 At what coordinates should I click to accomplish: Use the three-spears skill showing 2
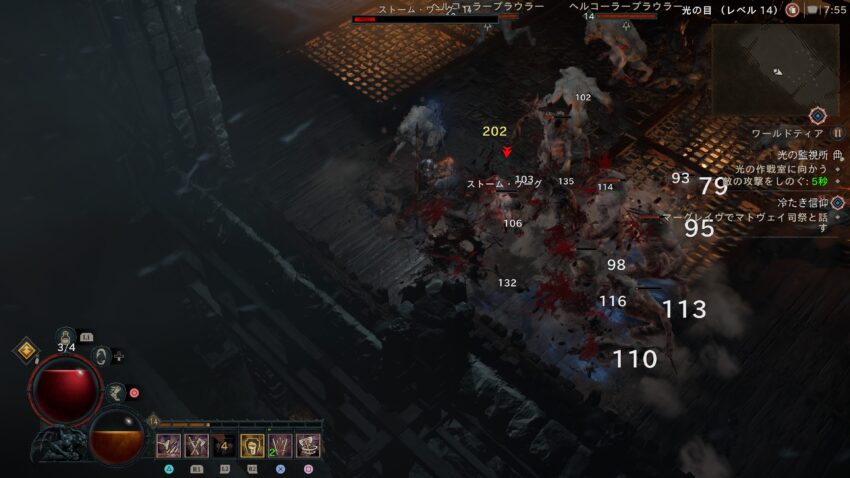click(x=280, y=446)
